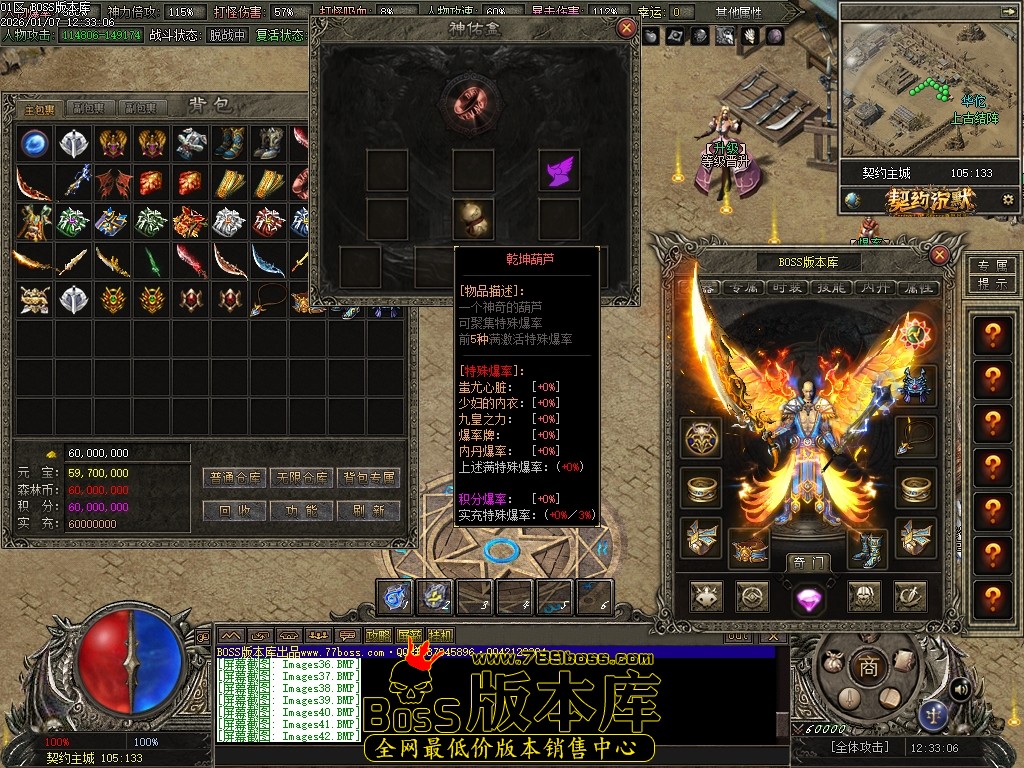Click the purple gem under 奇门
Viewport: 1024px width, 768px height.
[x=807, y=598]
